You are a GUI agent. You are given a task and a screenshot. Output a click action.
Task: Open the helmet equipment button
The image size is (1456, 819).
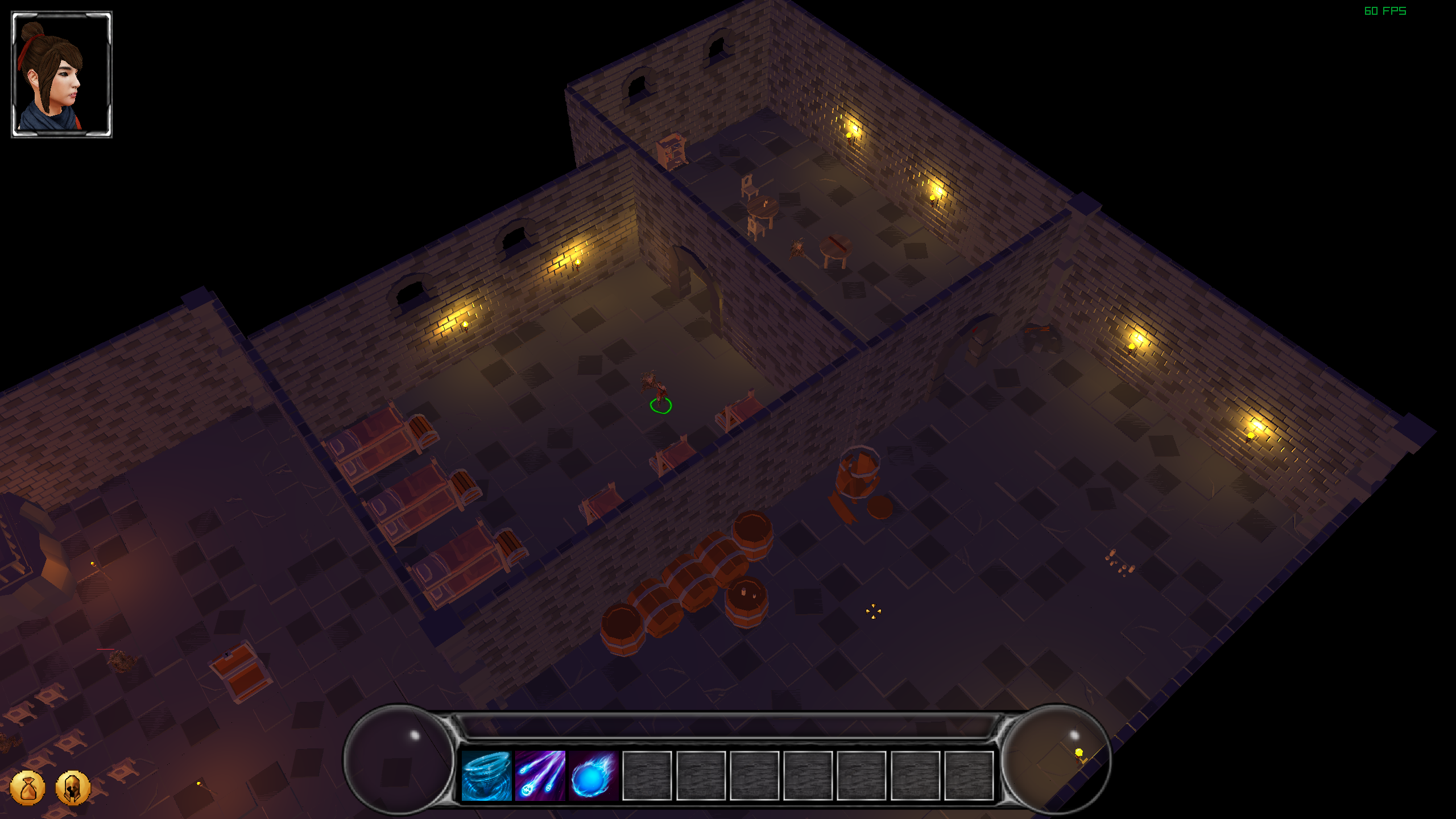[x=73, y=788]
